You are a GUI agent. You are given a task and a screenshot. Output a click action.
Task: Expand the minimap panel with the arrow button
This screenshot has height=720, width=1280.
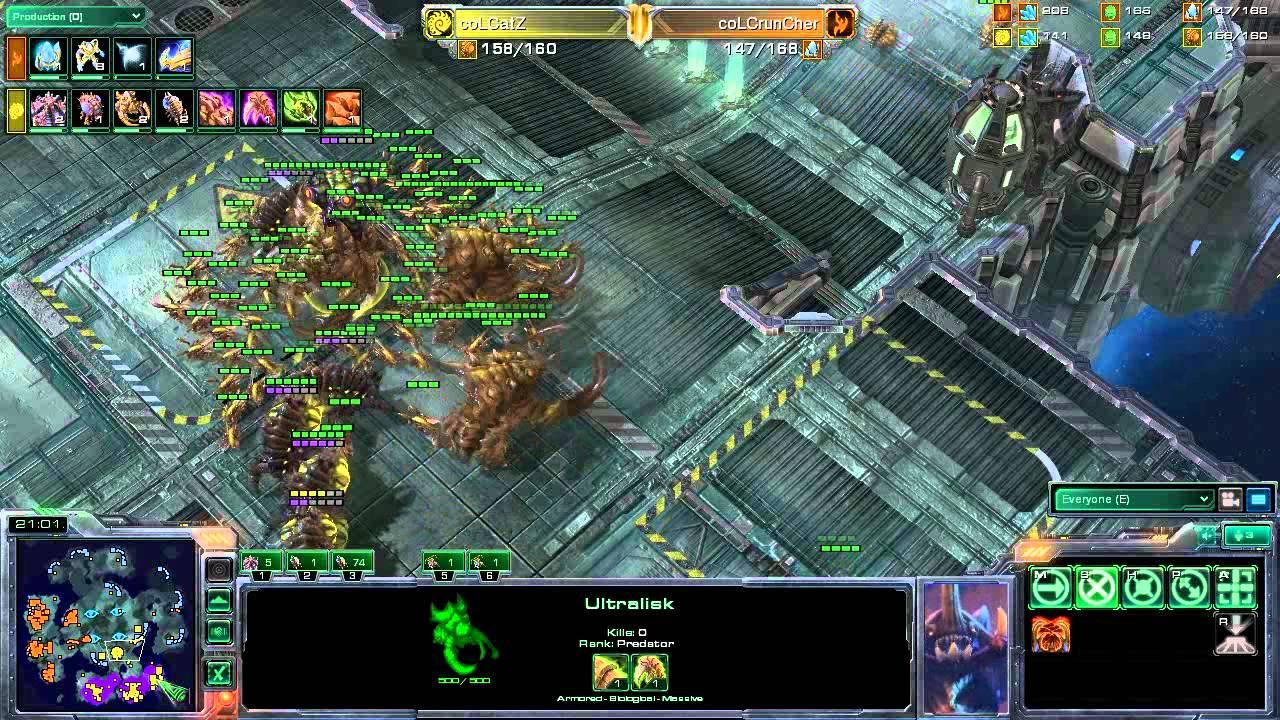pyautogui.click(x=218, y=598)
